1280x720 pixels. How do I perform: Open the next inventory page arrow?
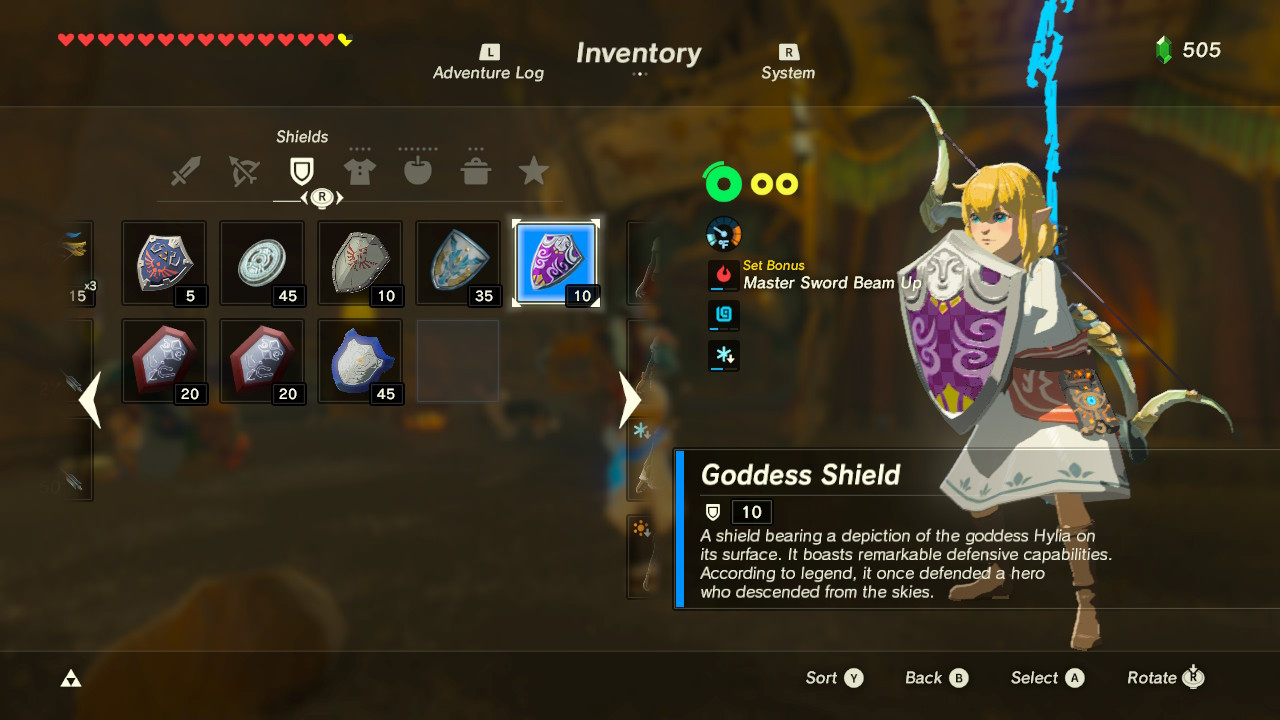pos(630,400)
